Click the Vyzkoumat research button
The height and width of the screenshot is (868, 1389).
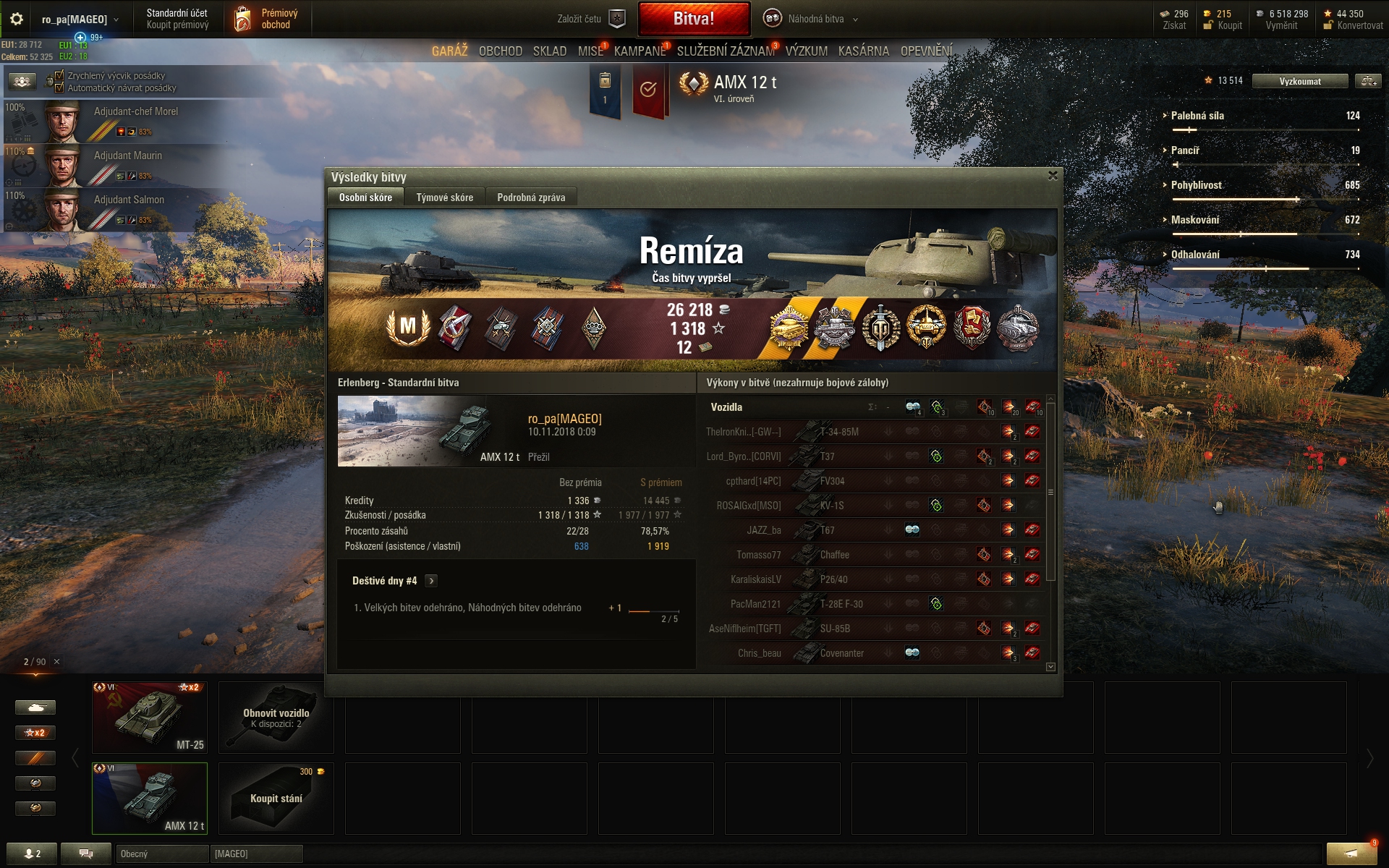(x=1299, y=81)
